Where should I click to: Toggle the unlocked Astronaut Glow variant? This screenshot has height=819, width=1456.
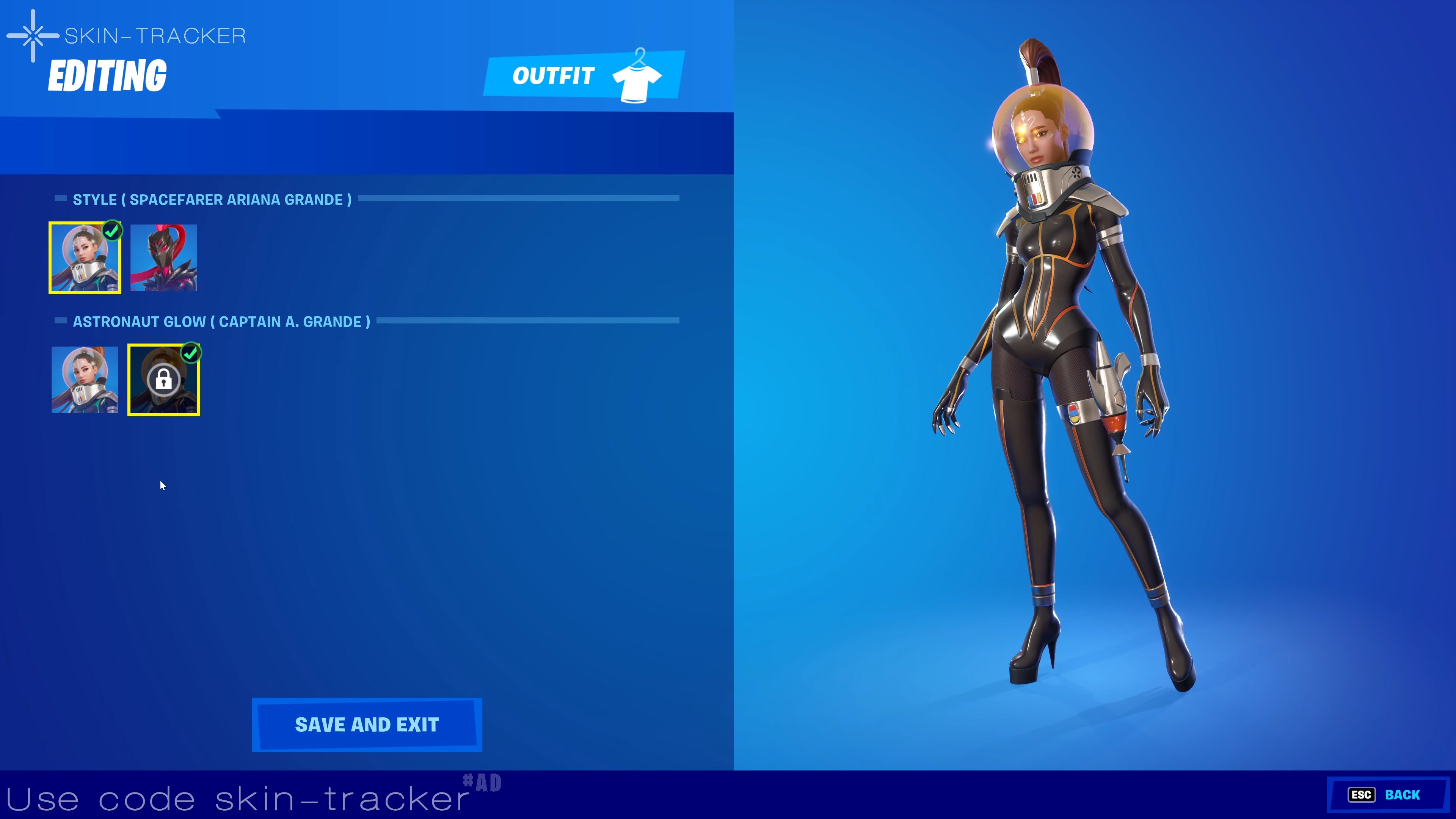pos(84,379)
